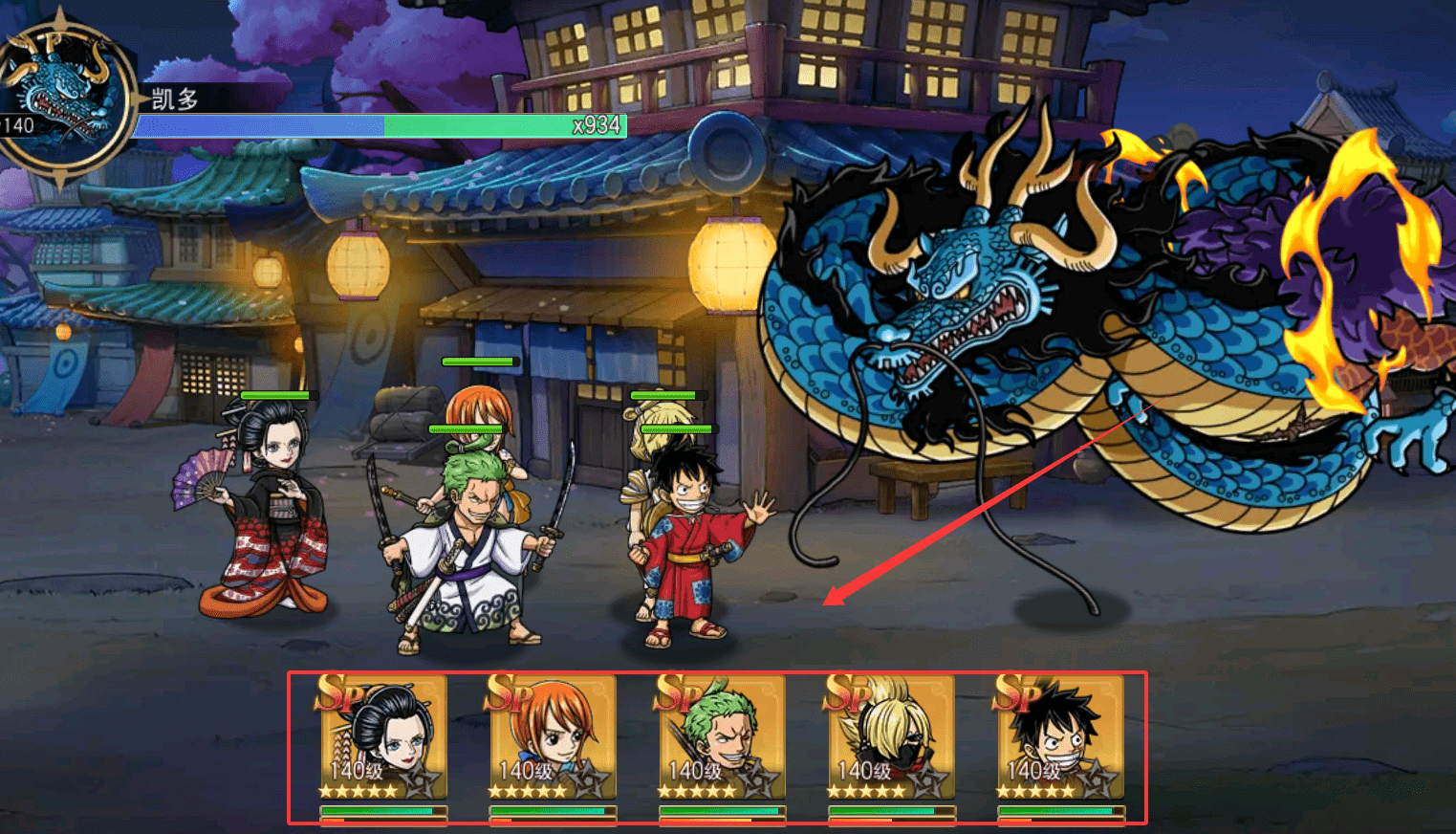Activate Nami's orange-haired hero card
The width and height of the screenshot is (1456, 834).
click(x=552, y=737)
